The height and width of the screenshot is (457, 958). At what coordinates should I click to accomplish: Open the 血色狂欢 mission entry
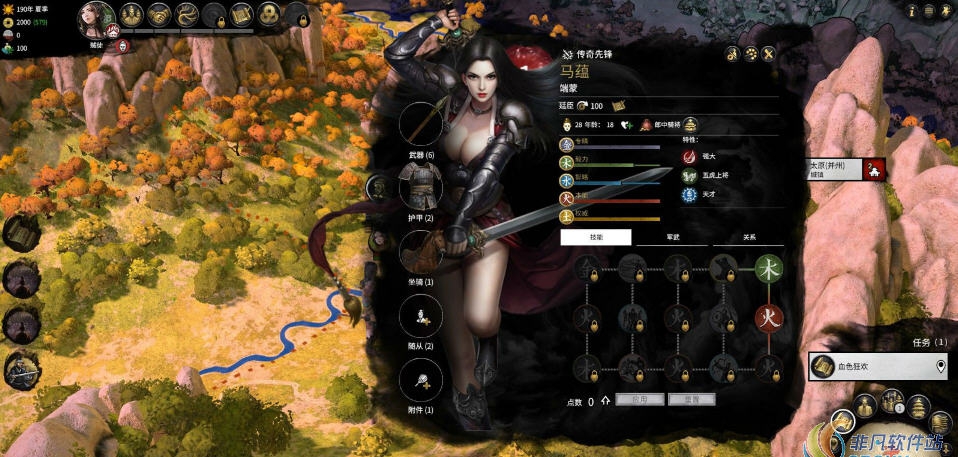[877, 367]
